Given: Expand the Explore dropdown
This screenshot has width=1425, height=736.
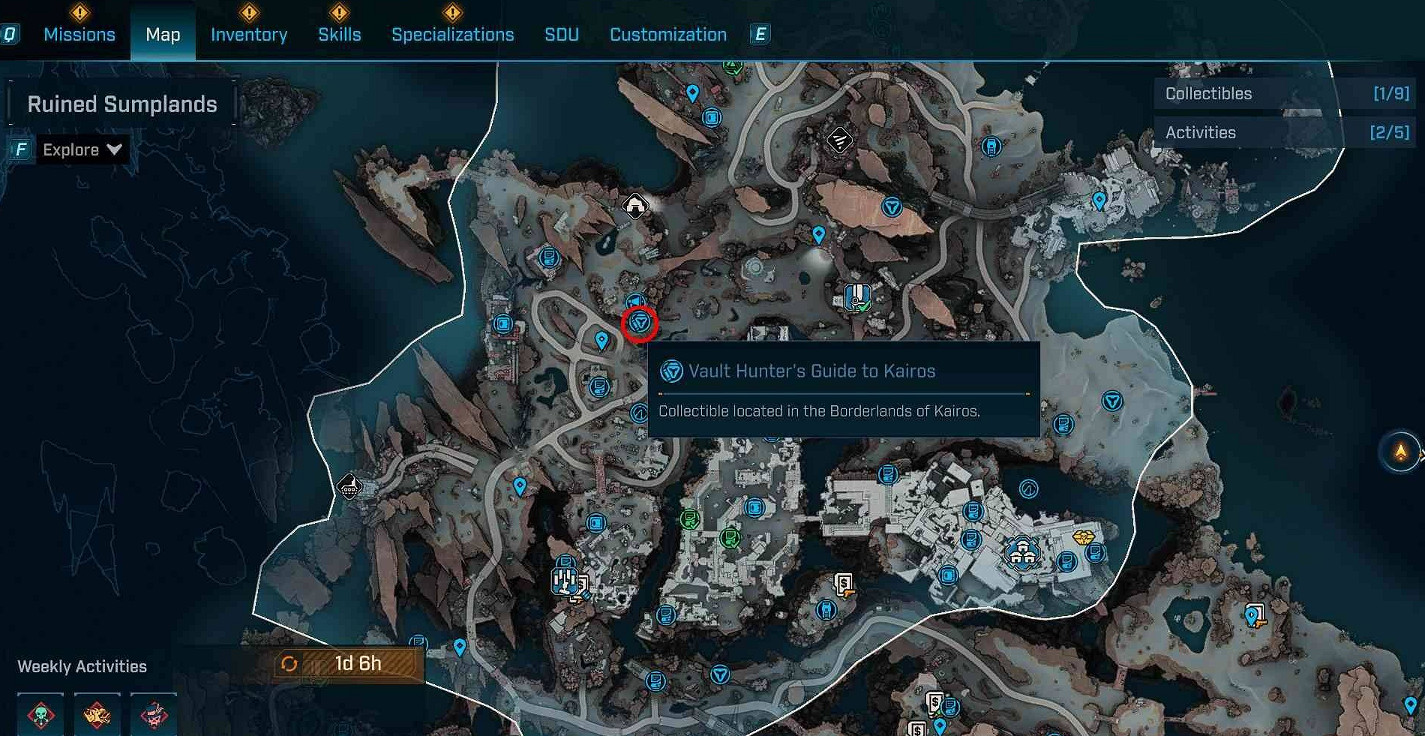Looking at the screenshot, I should click(x=83, y=150).
